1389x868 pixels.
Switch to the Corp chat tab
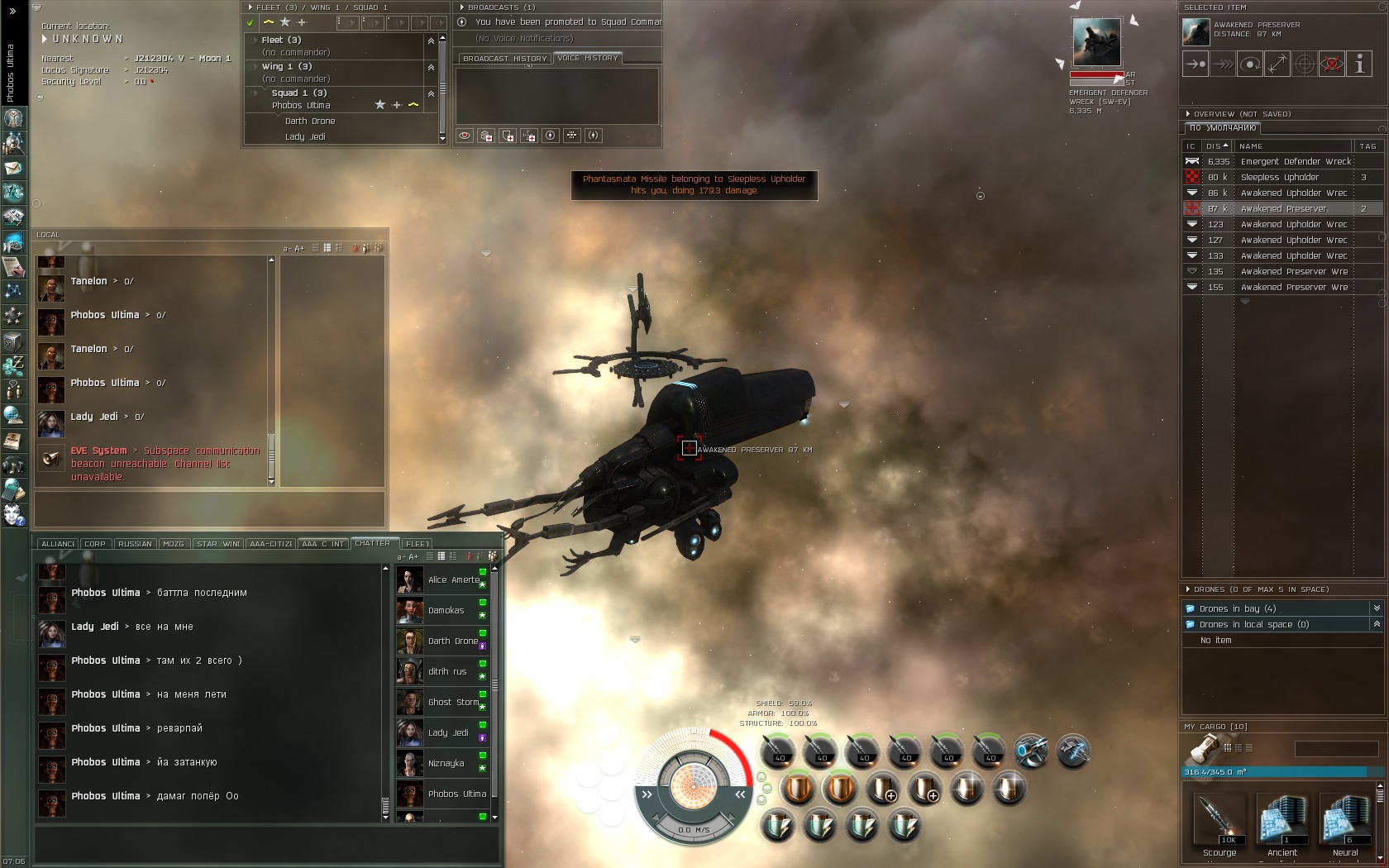95,544
